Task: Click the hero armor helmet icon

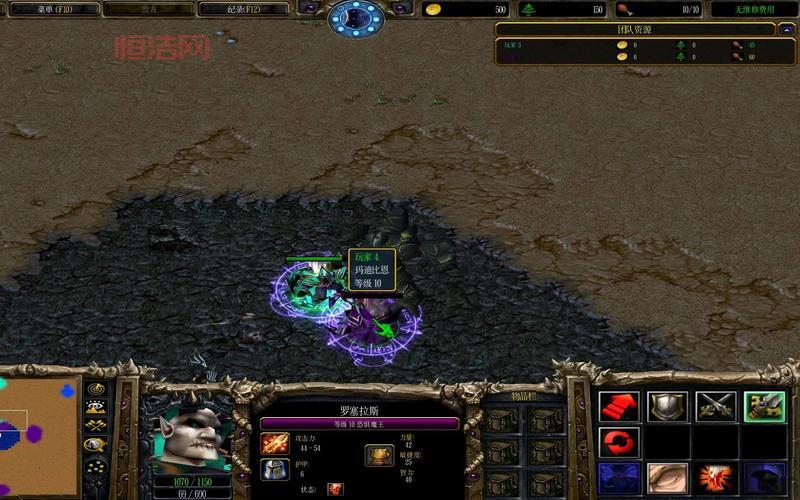Action: coord(275,469)
